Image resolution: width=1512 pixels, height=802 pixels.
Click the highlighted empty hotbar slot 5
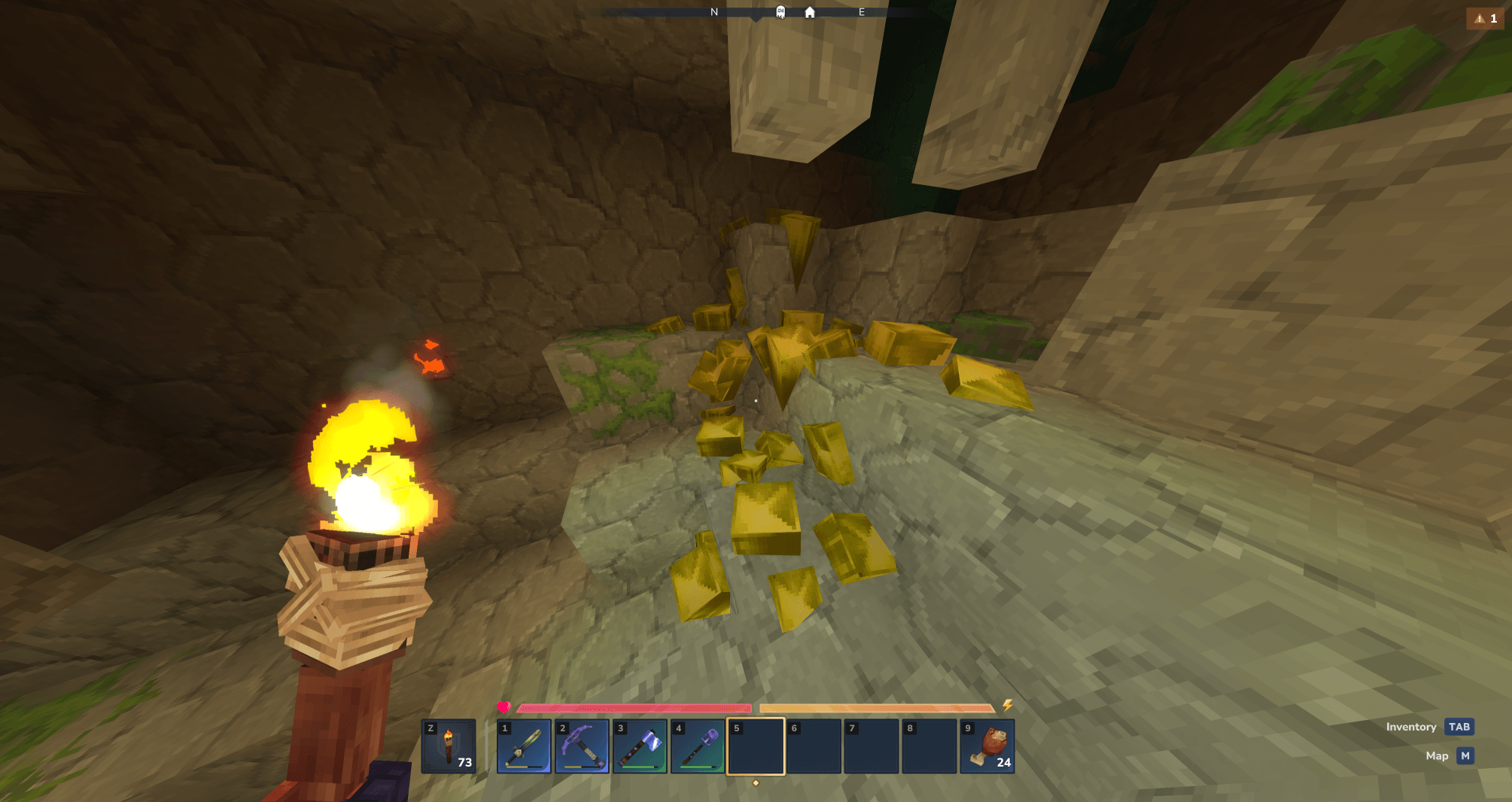coord(756,746)
